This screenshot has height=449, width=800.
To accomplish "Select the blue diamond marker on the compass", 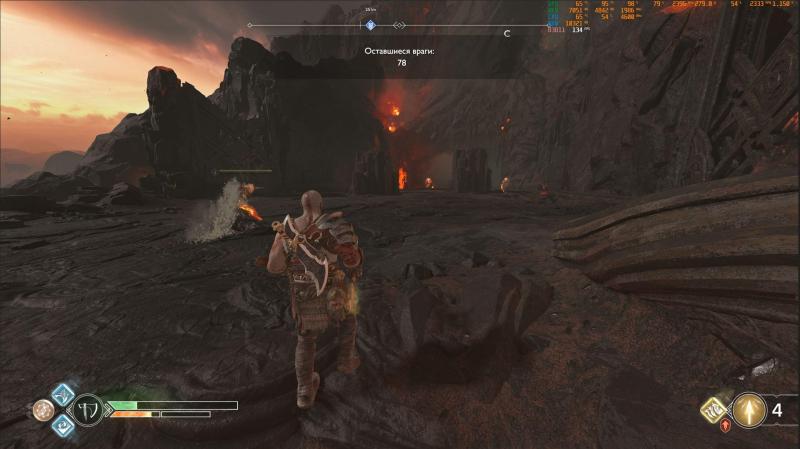I will click(369, 25).
